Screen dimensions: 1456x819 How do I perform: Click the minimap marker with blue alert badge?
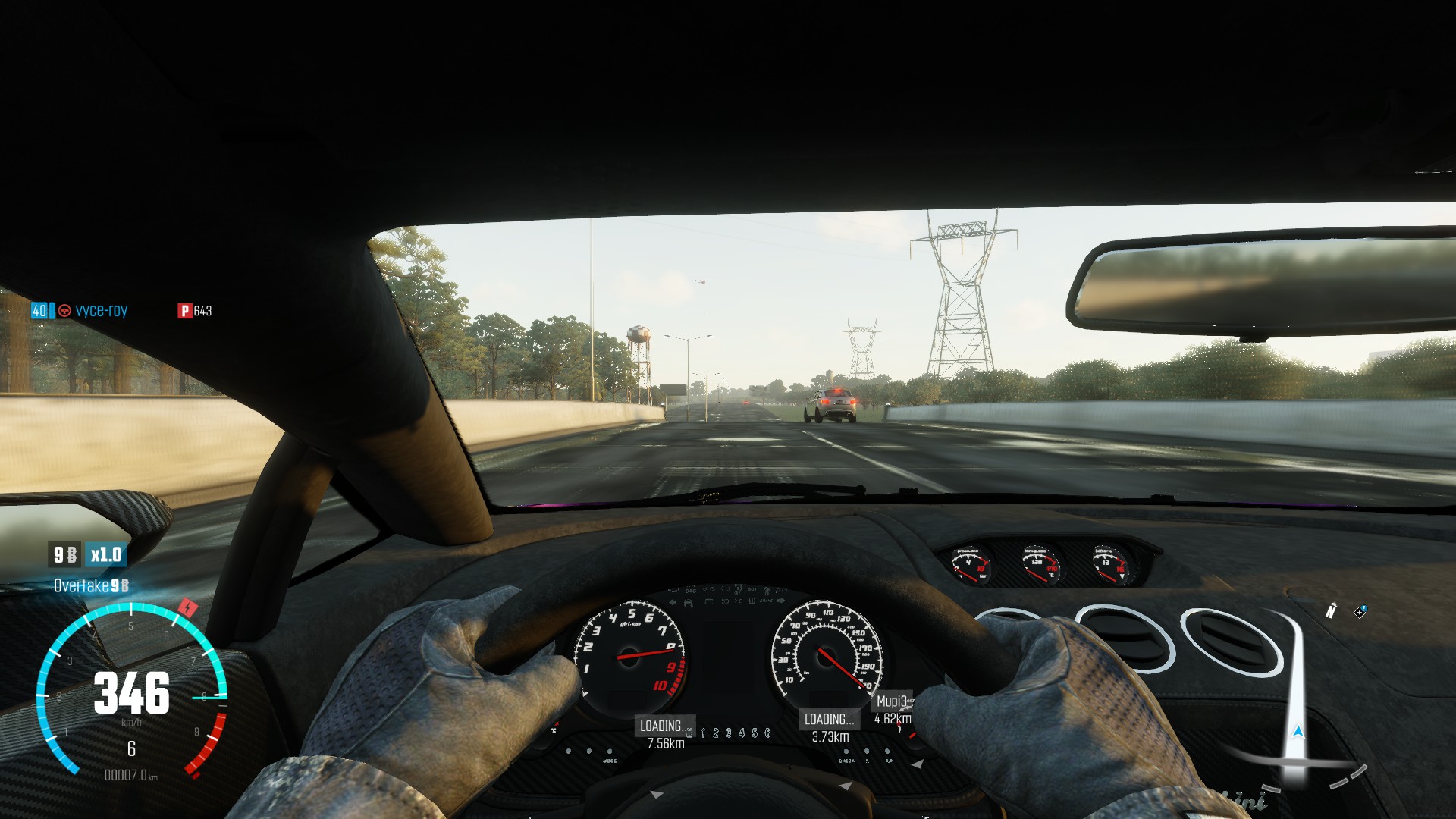1360,612
